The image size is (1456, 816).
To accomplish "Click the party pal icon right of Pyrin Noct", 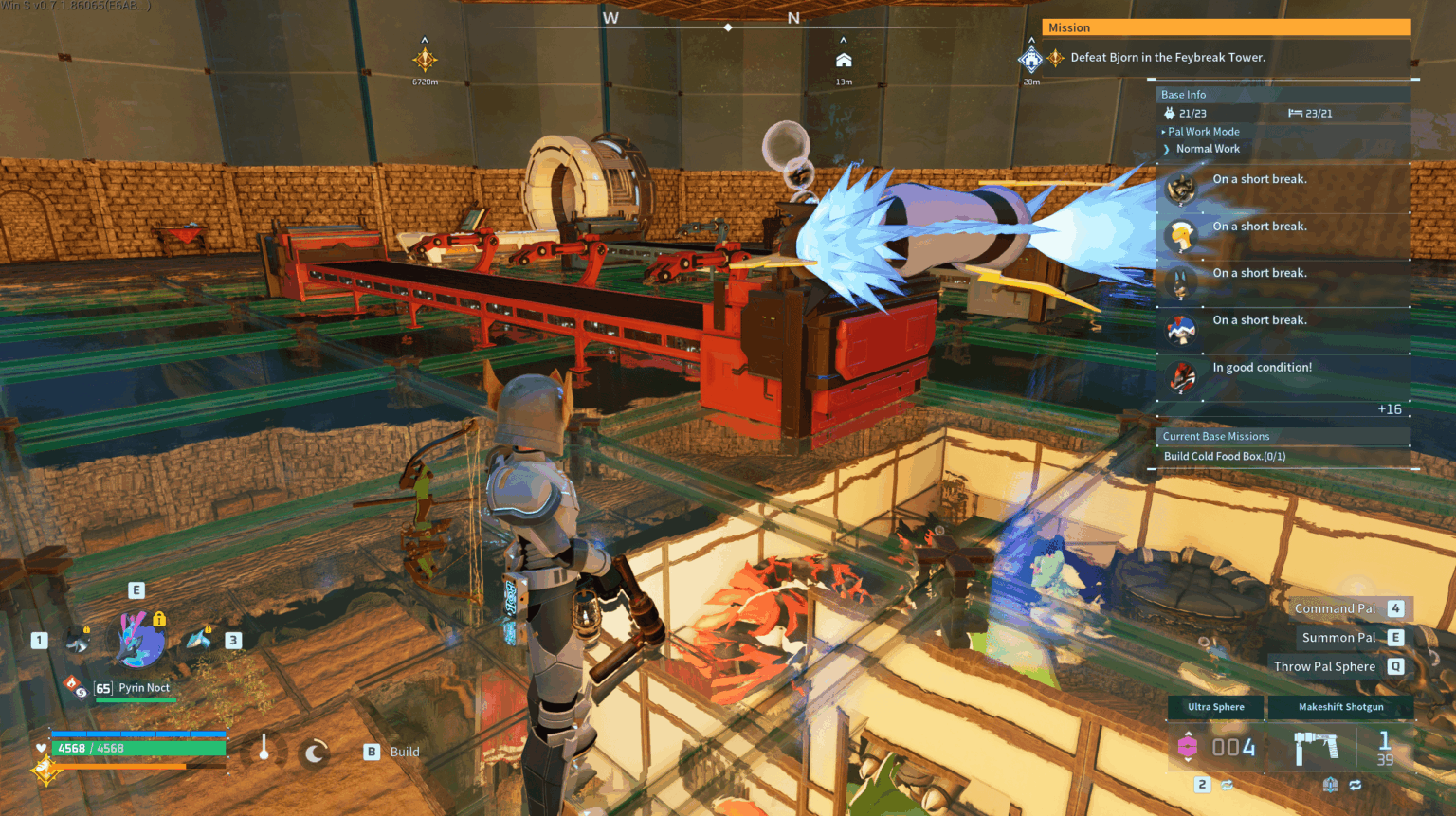I will point(199,640).
